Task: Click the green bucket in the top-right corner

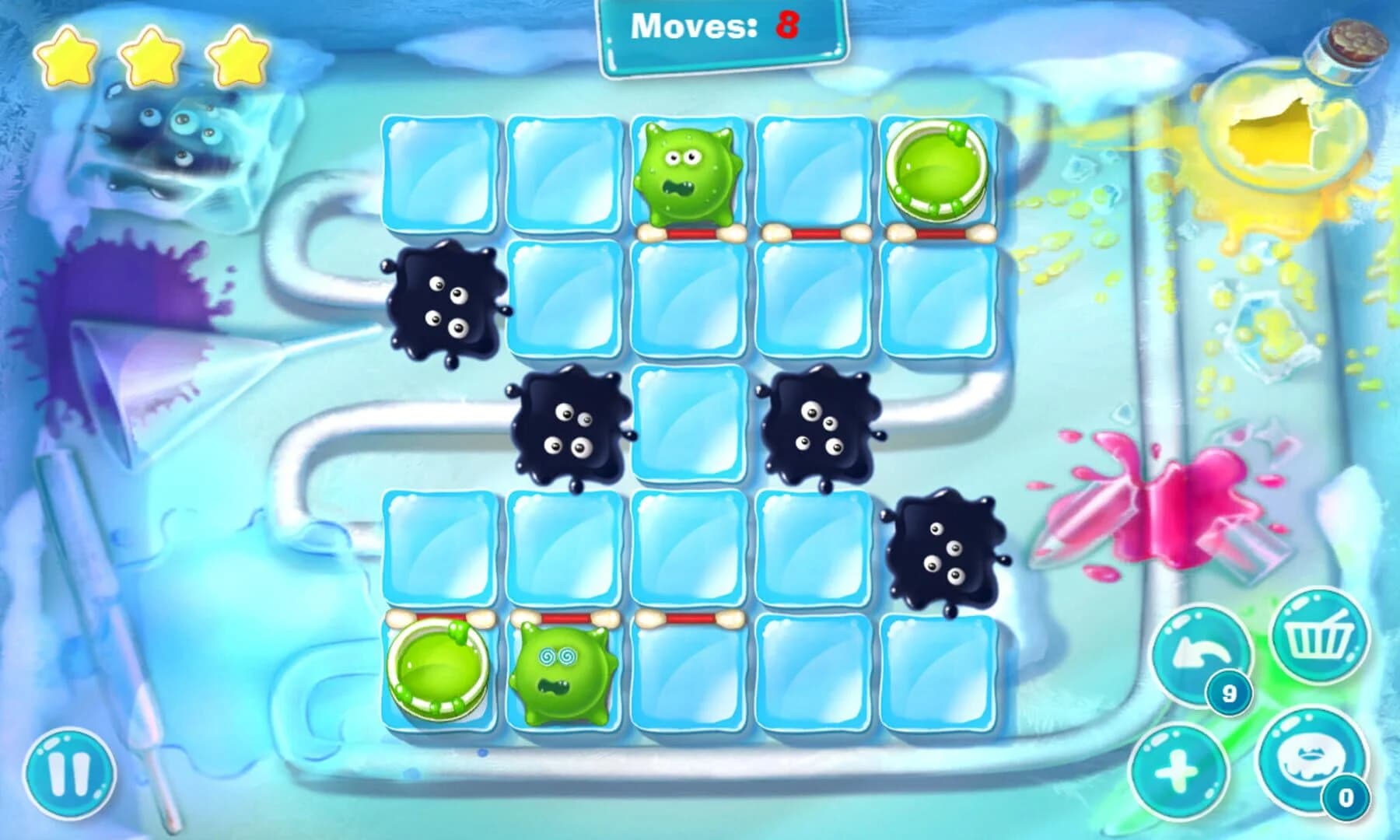Action: [x=936, y=167]
